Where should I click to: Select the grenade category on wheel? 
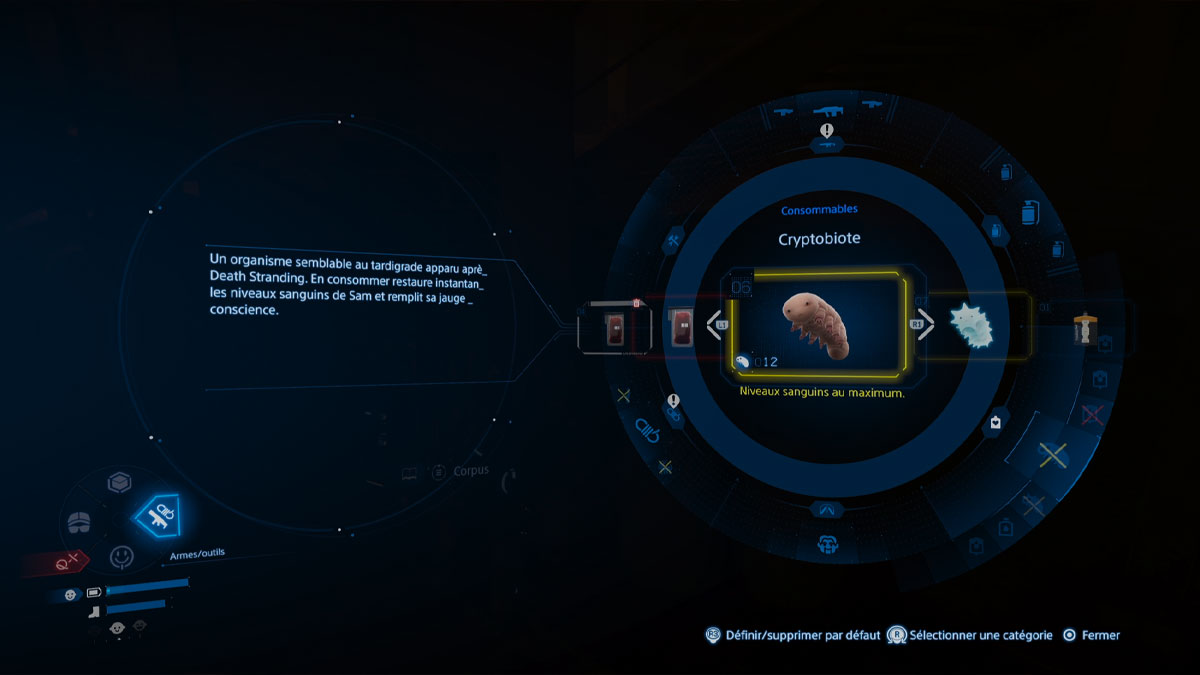(1027, 213)
